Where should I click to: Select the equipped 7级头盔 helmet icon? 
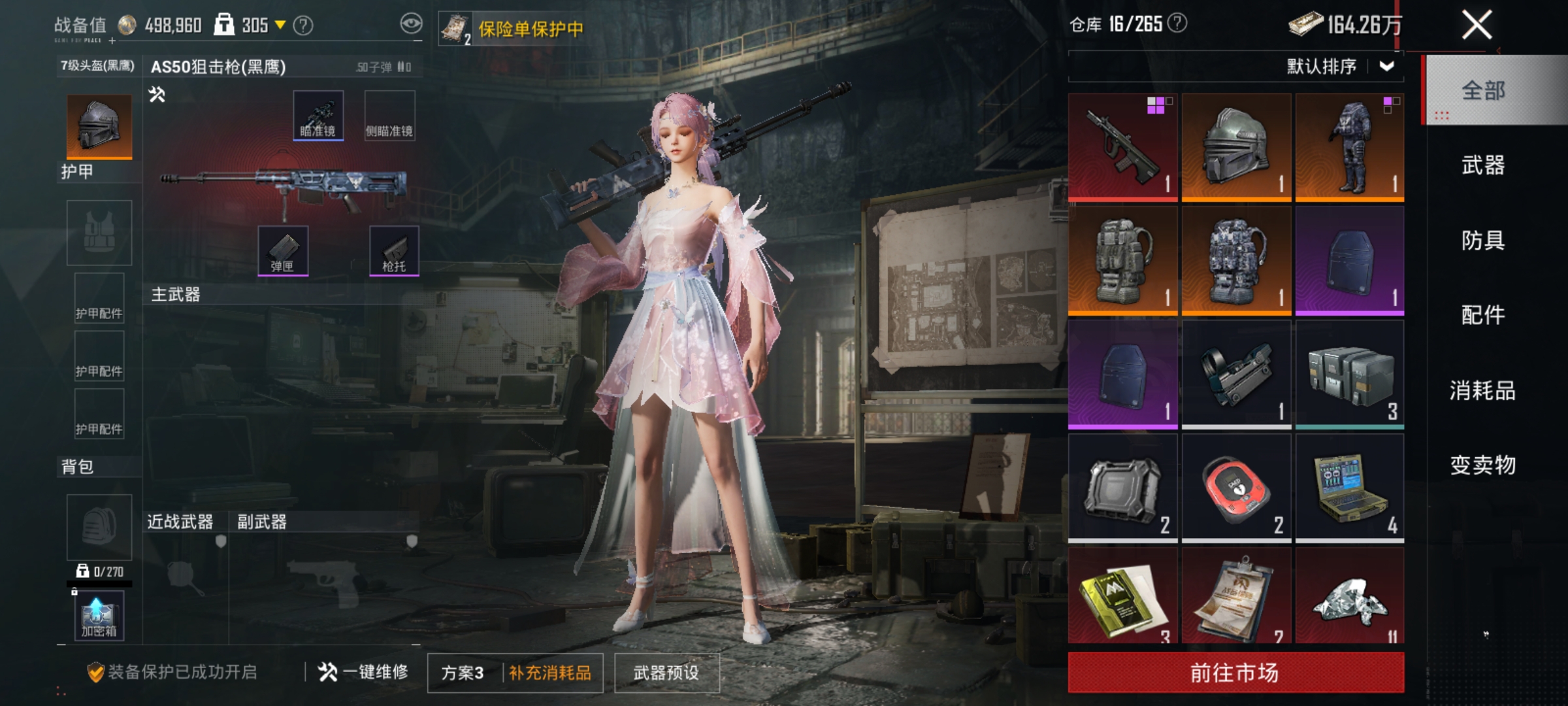click(x=99, y=126)
